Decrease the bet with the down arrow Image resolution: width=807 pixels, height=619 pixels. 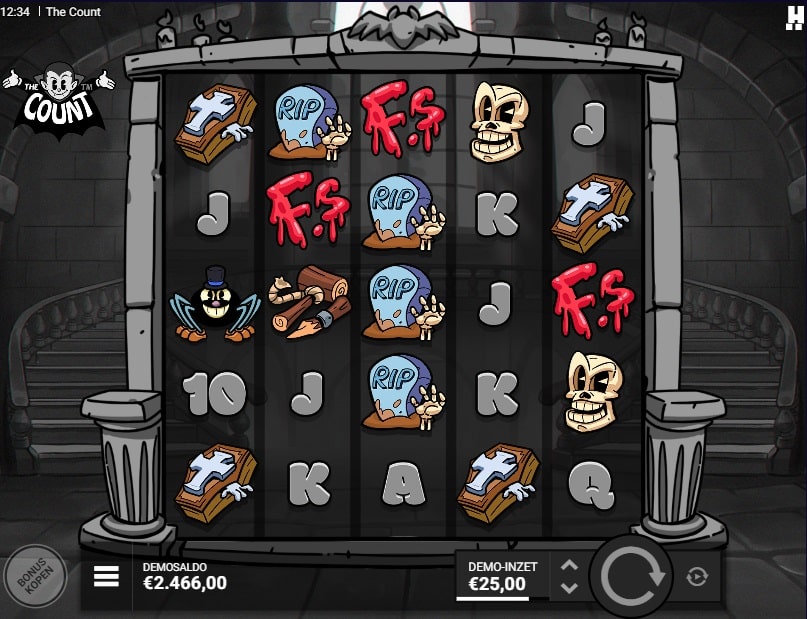pyautogui.click(x=569, y=588)
